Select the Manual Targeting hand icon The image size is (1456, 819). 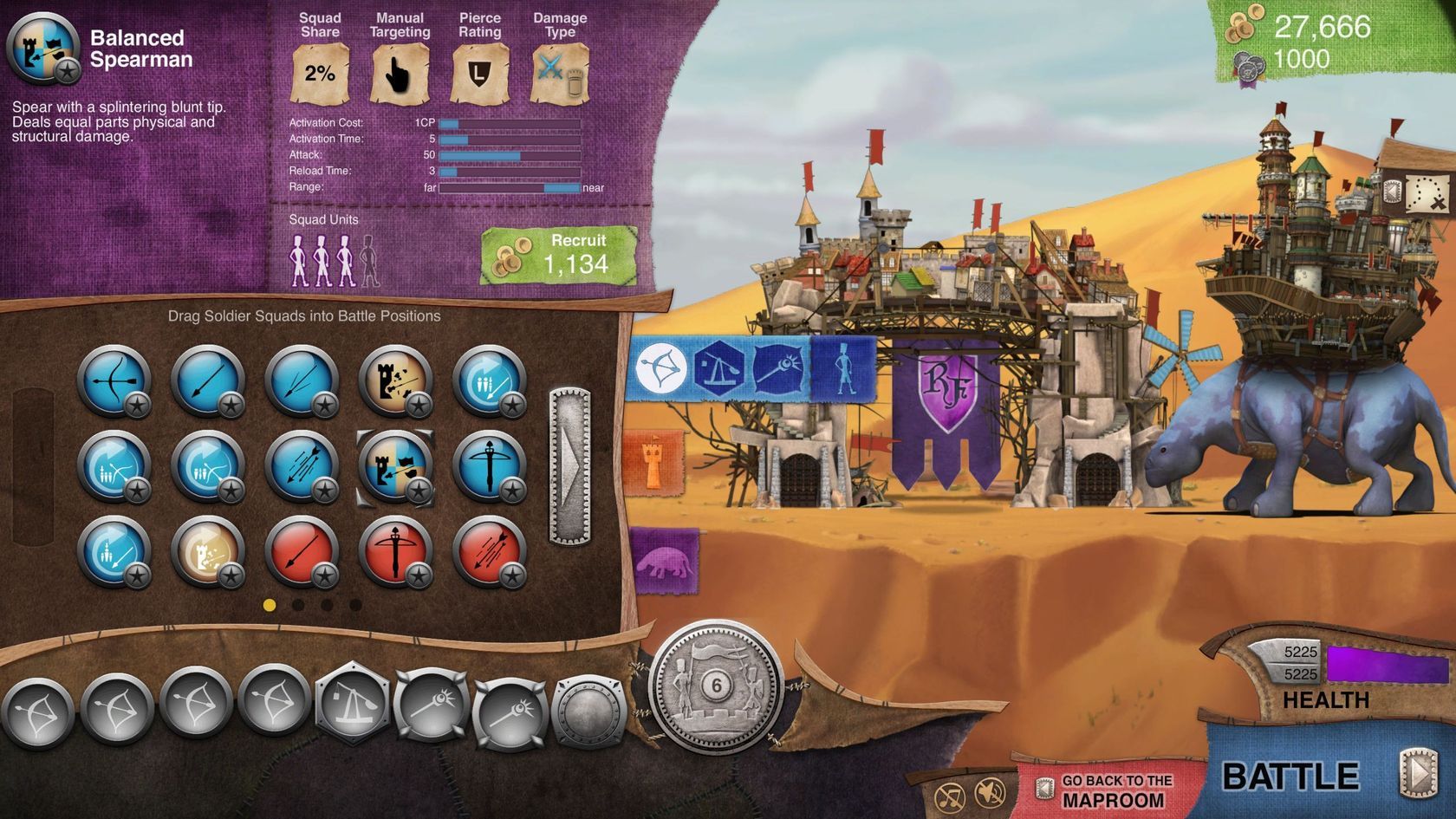pyautogui.click(x=399, y=74)
